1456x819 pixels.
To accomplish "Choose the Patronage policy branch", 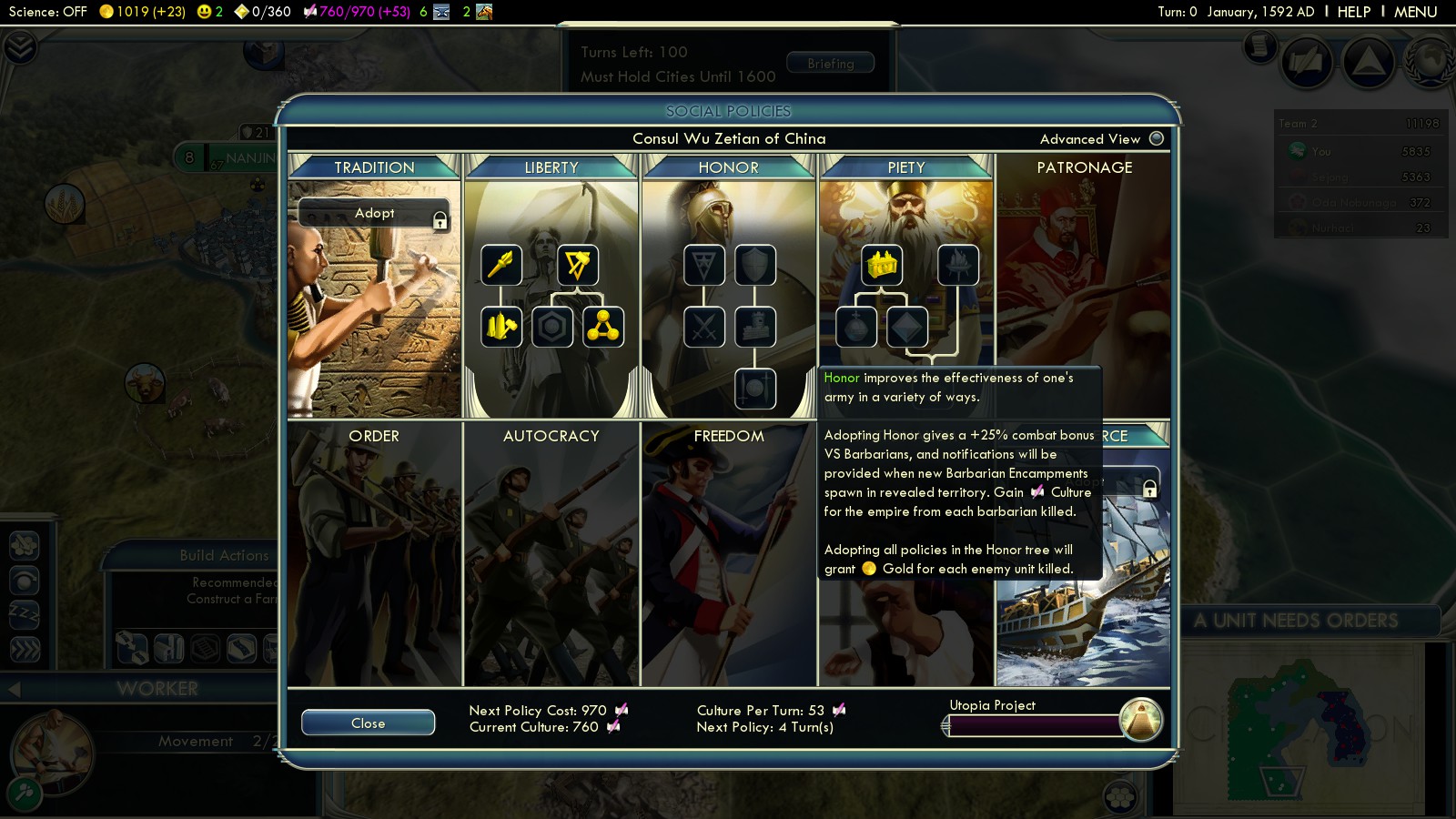I will click(1084, 167).
